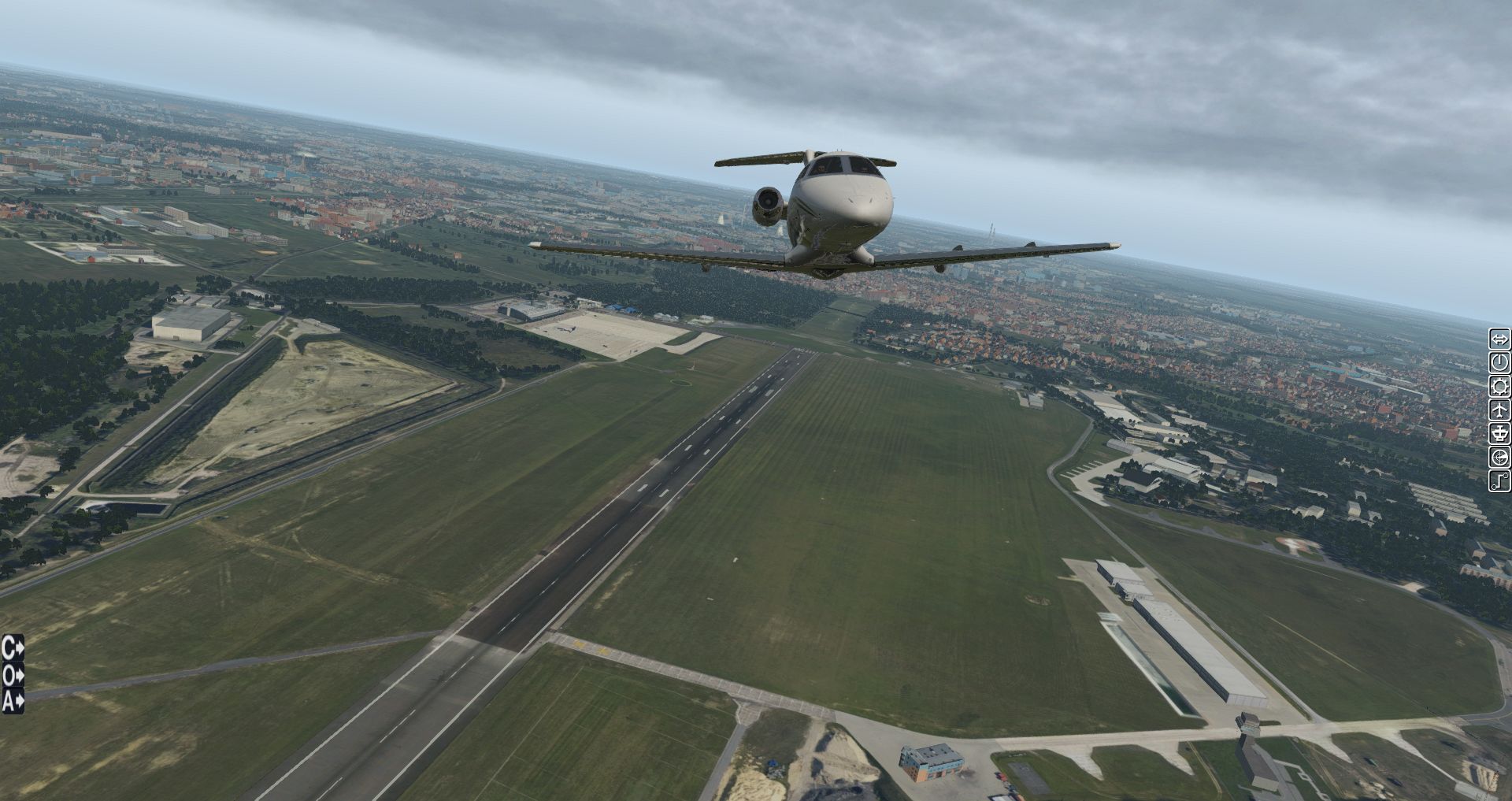Screen dimensions: 1512x801
Task: Expand the O arrow panel tab
Action: (13, 674)
